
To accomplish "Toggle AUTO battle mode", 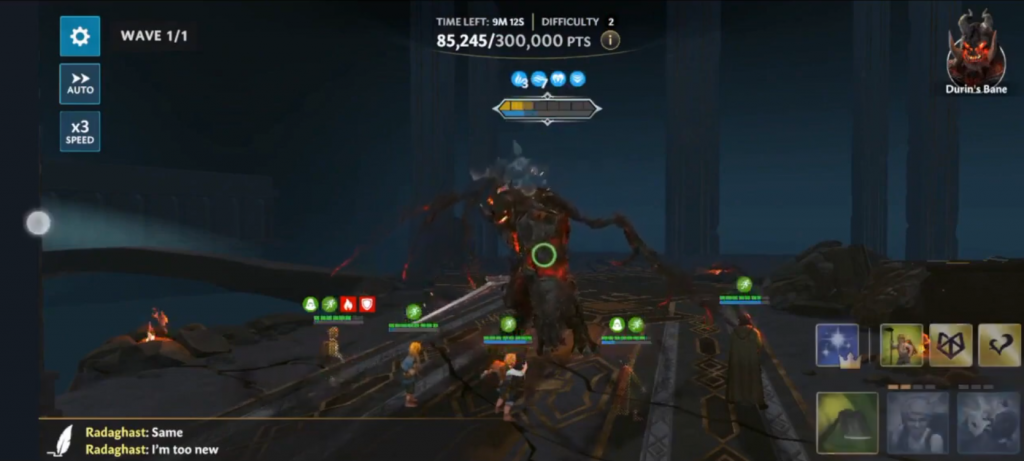I will click(80, 84).
